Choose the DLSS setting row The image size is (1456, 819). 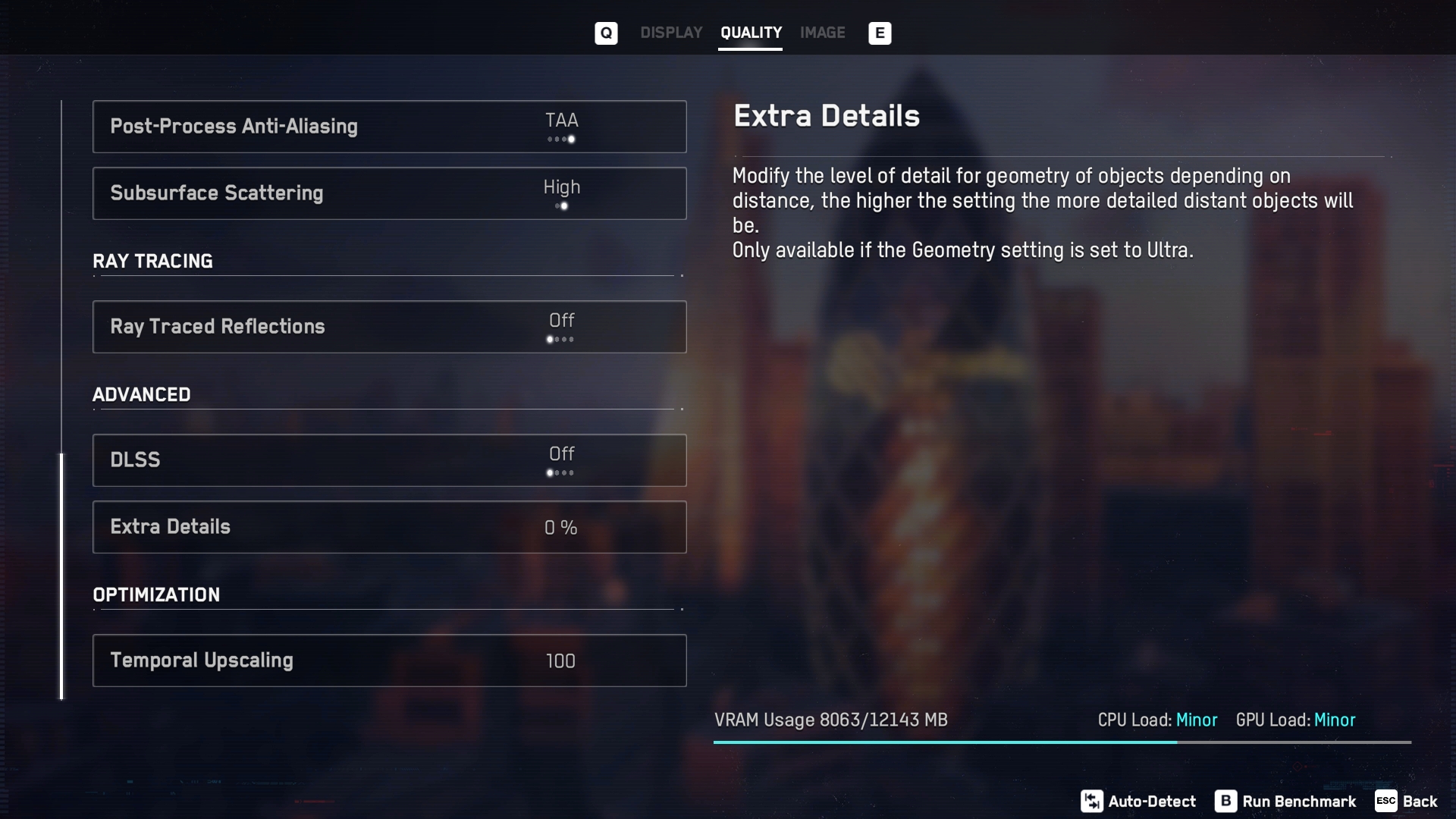[x=389, y=460]
